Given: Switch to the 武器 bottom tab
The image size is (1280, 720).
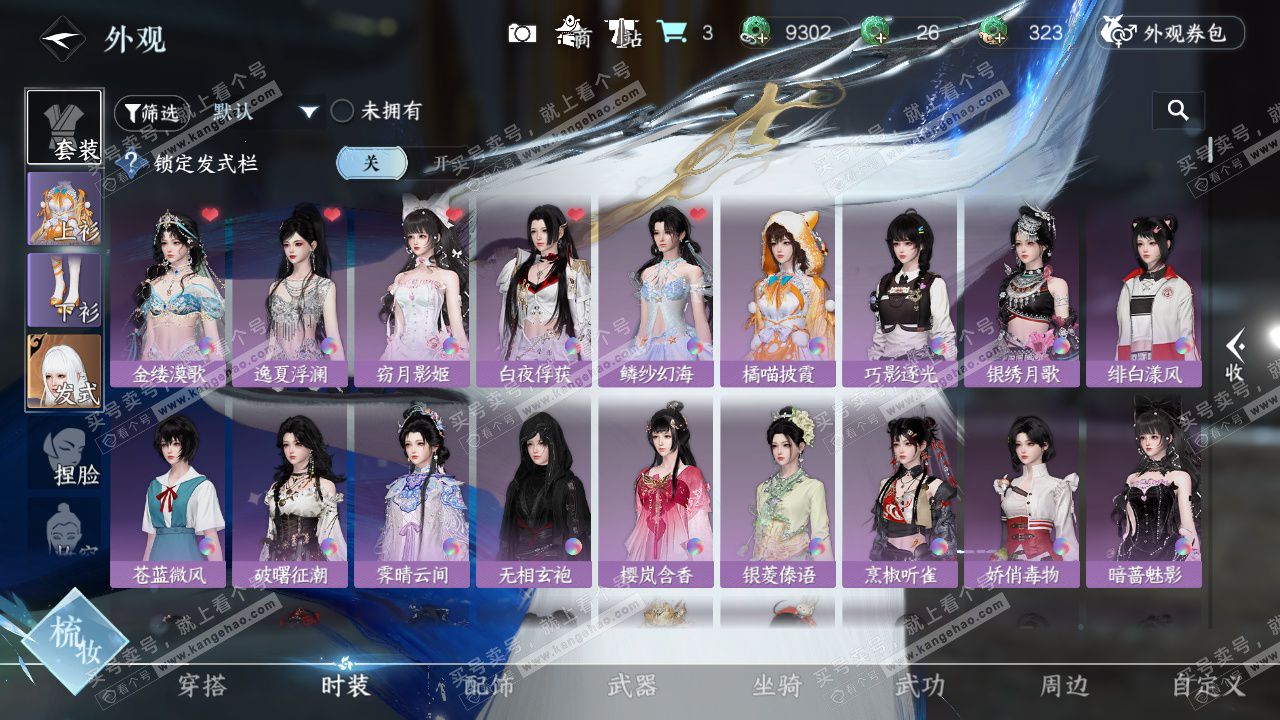Looking at the screenshot, I should pos(632,686).
